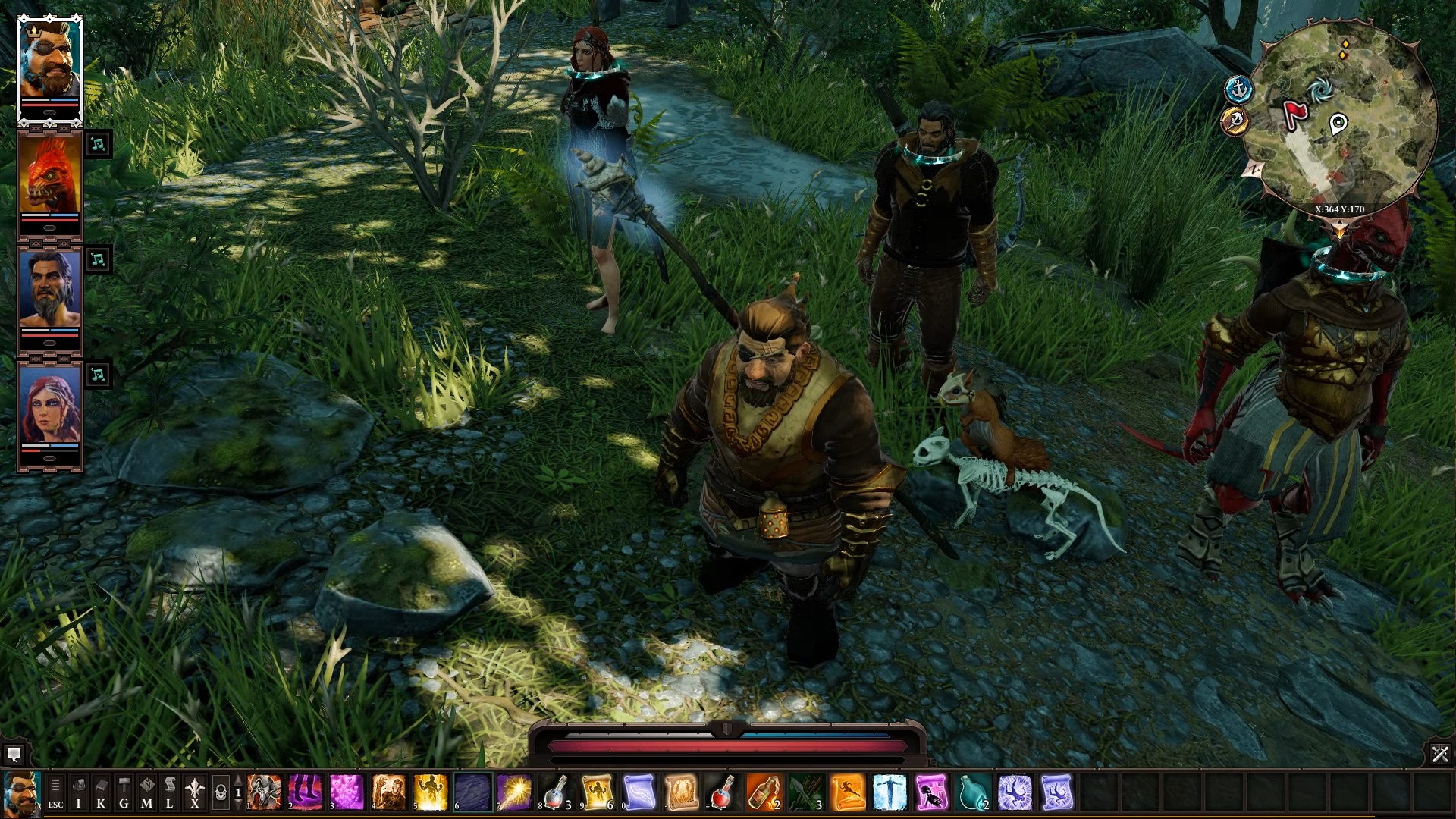The image size is (1456, 819).
Task: Use the healing potion in hotbar slot 8
Action: pyautogui.click(x=554, y=792)
